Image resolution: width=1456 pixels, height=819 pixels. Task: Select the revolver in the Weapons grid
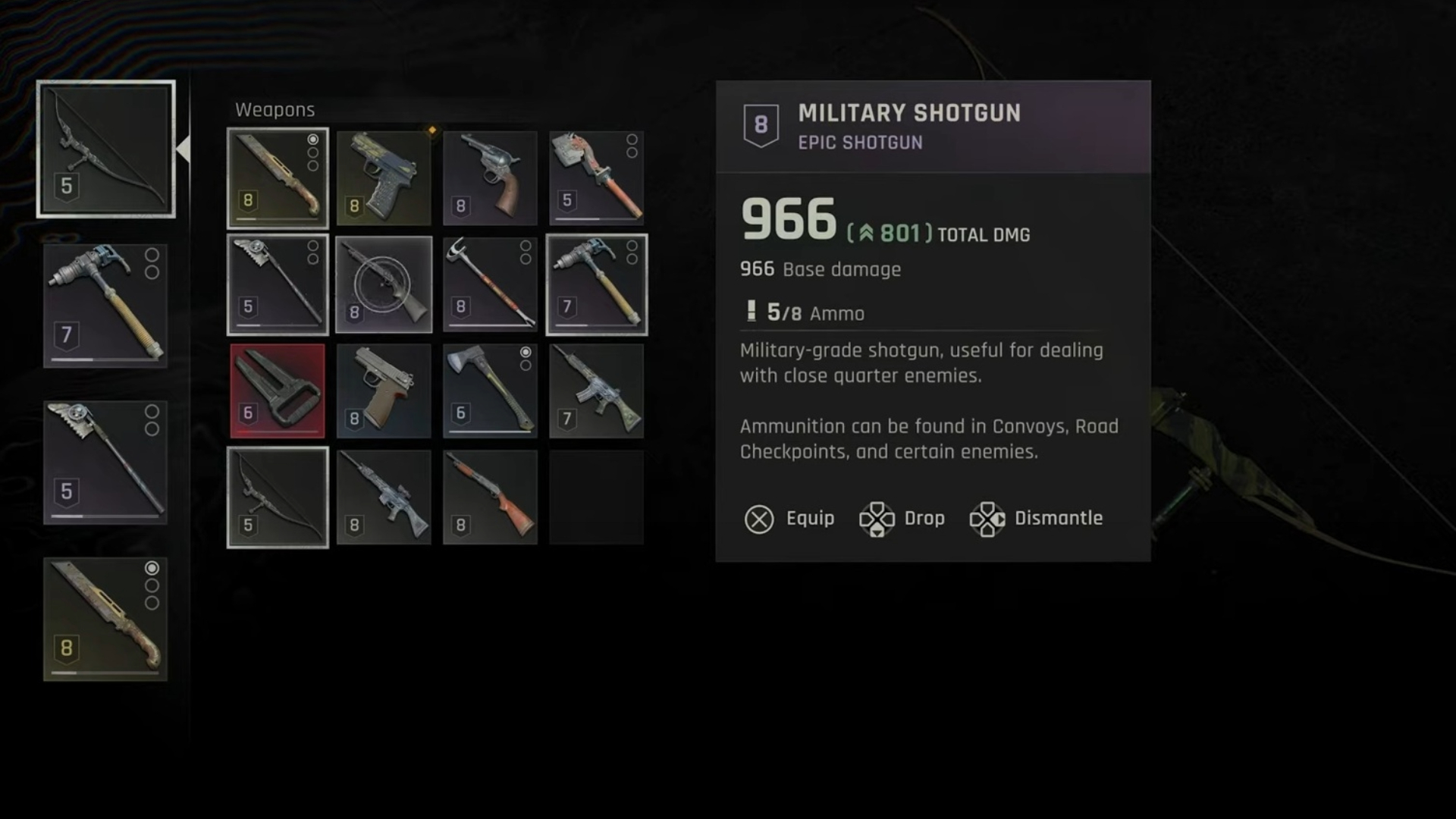490,178
